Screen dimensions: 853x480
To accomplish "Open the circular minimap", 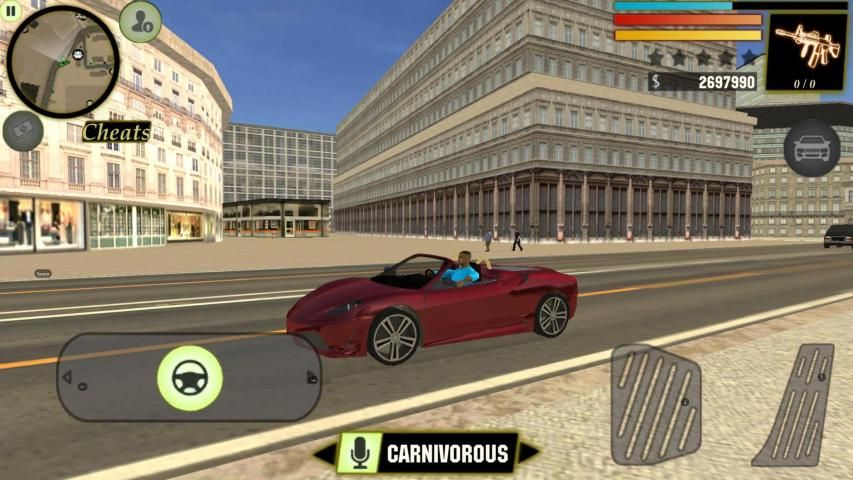I will [x=62, y=49].
